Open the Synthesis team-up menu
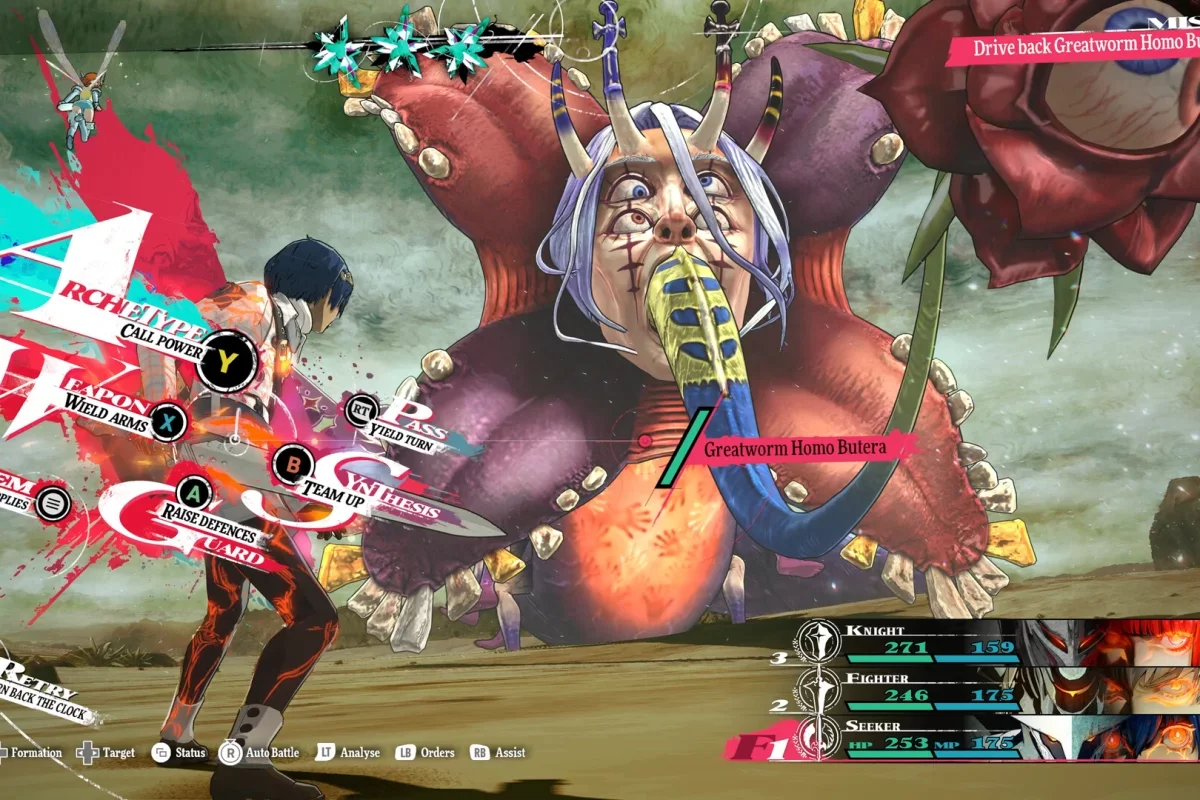Viewport: 1200px width, 800px height. [294, 464]
